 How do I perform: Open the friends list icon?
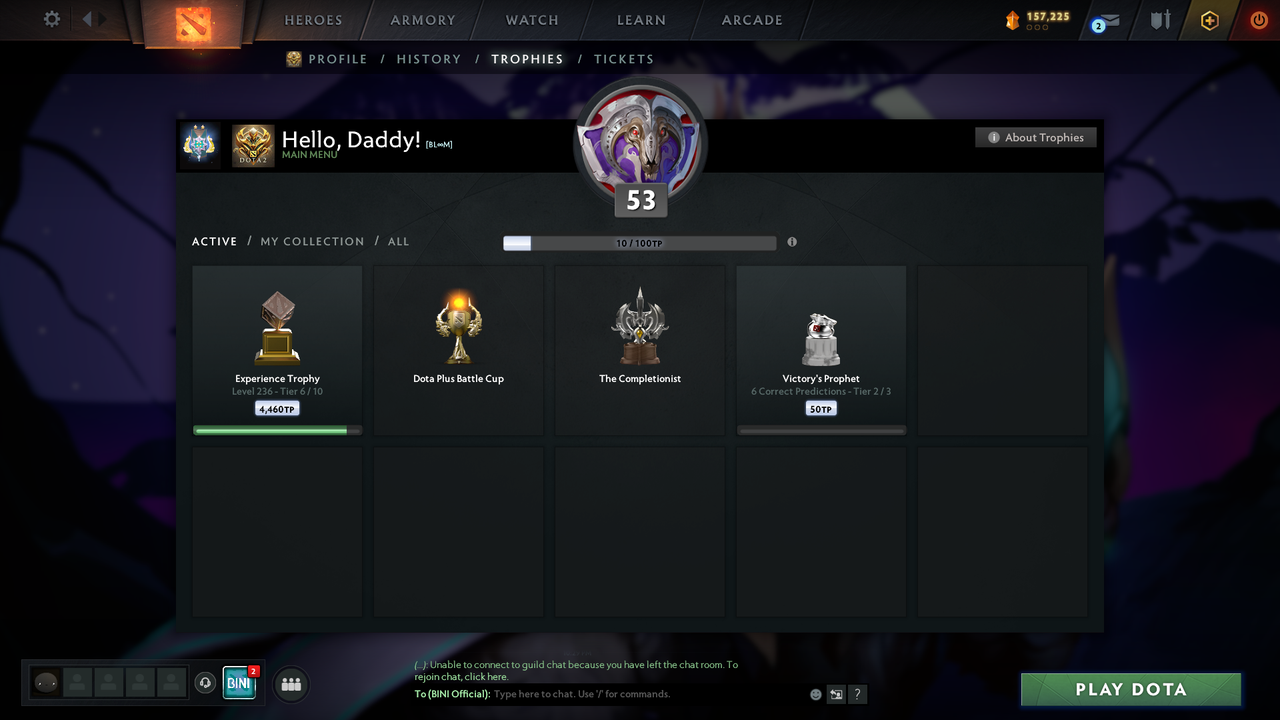coord(291,684)
